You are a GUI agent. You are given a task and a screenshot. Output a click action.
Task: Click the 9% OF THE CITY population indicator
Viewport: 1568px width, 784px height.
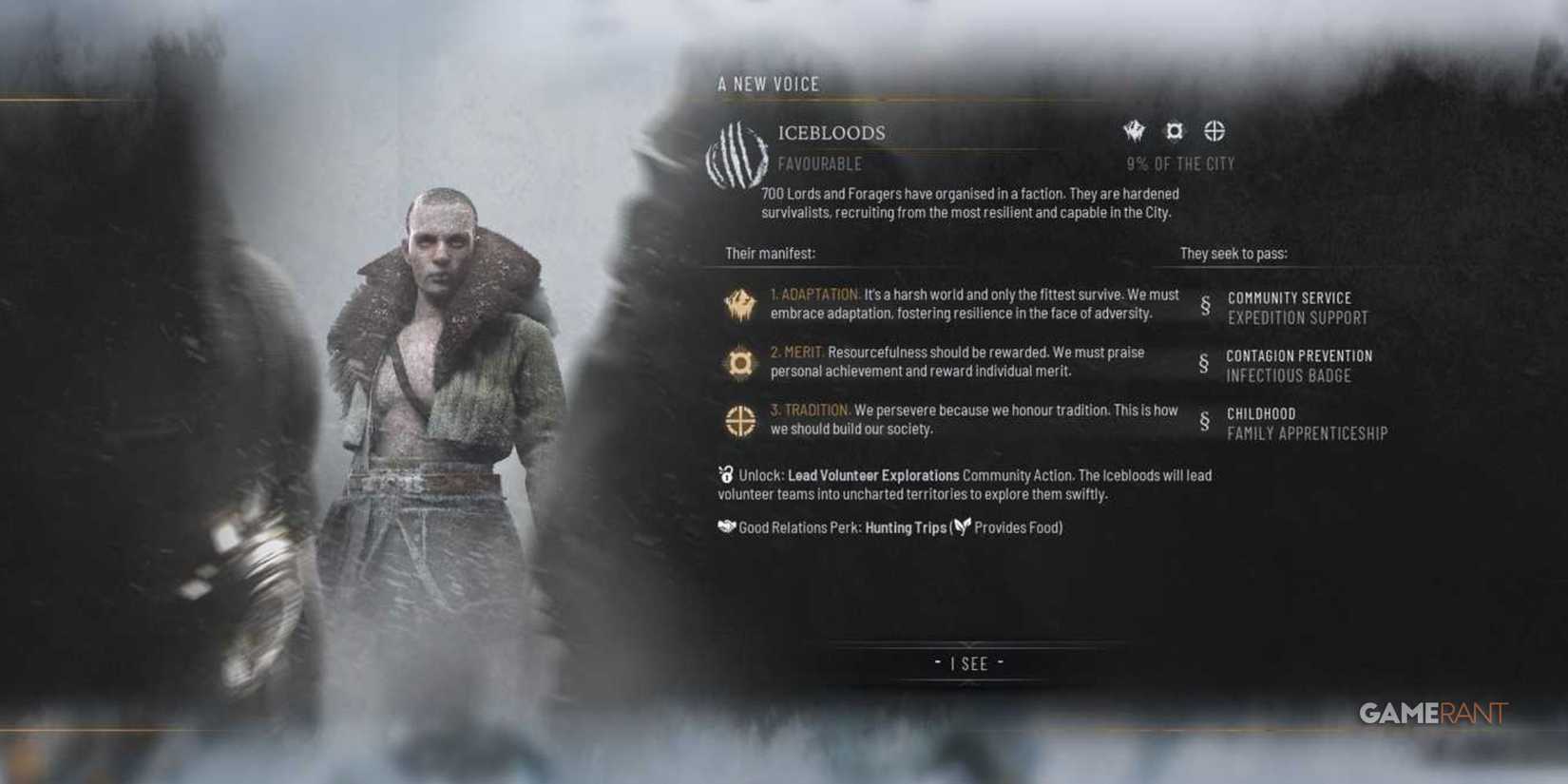tap(1179, 163)
